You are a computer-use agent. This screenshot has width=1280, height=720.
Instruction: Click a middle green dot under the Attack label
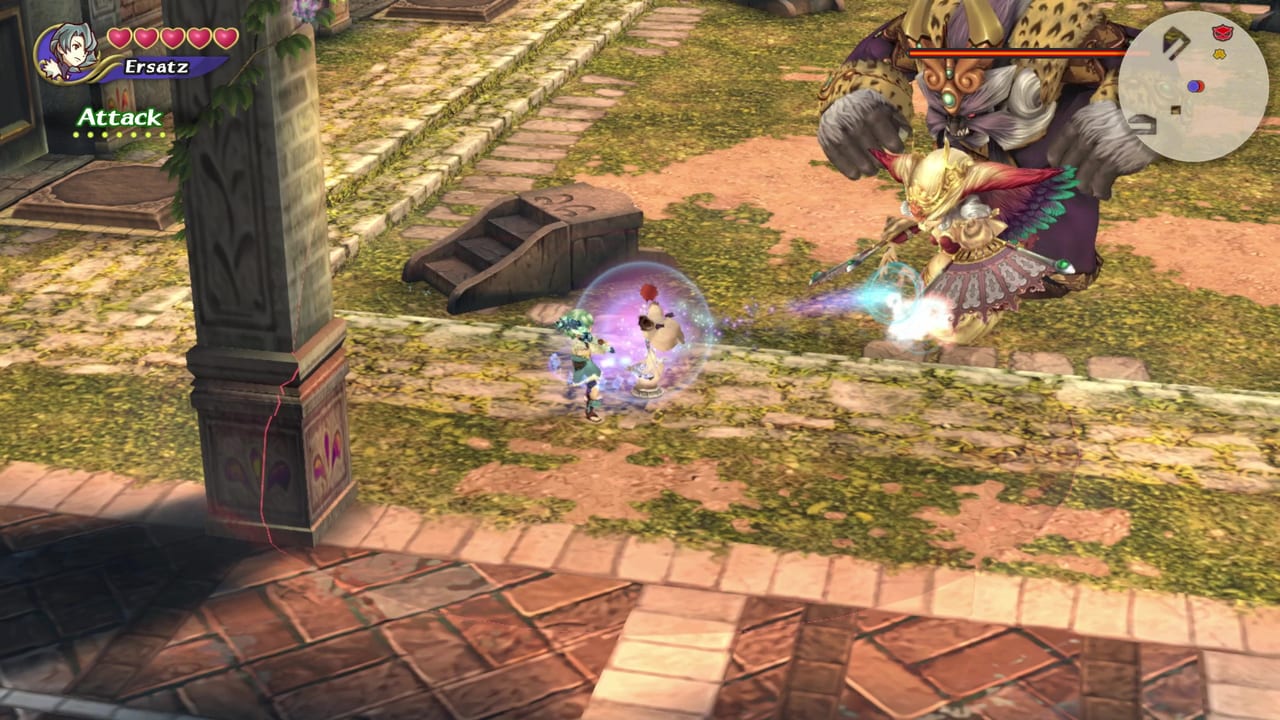pos(120,134)
